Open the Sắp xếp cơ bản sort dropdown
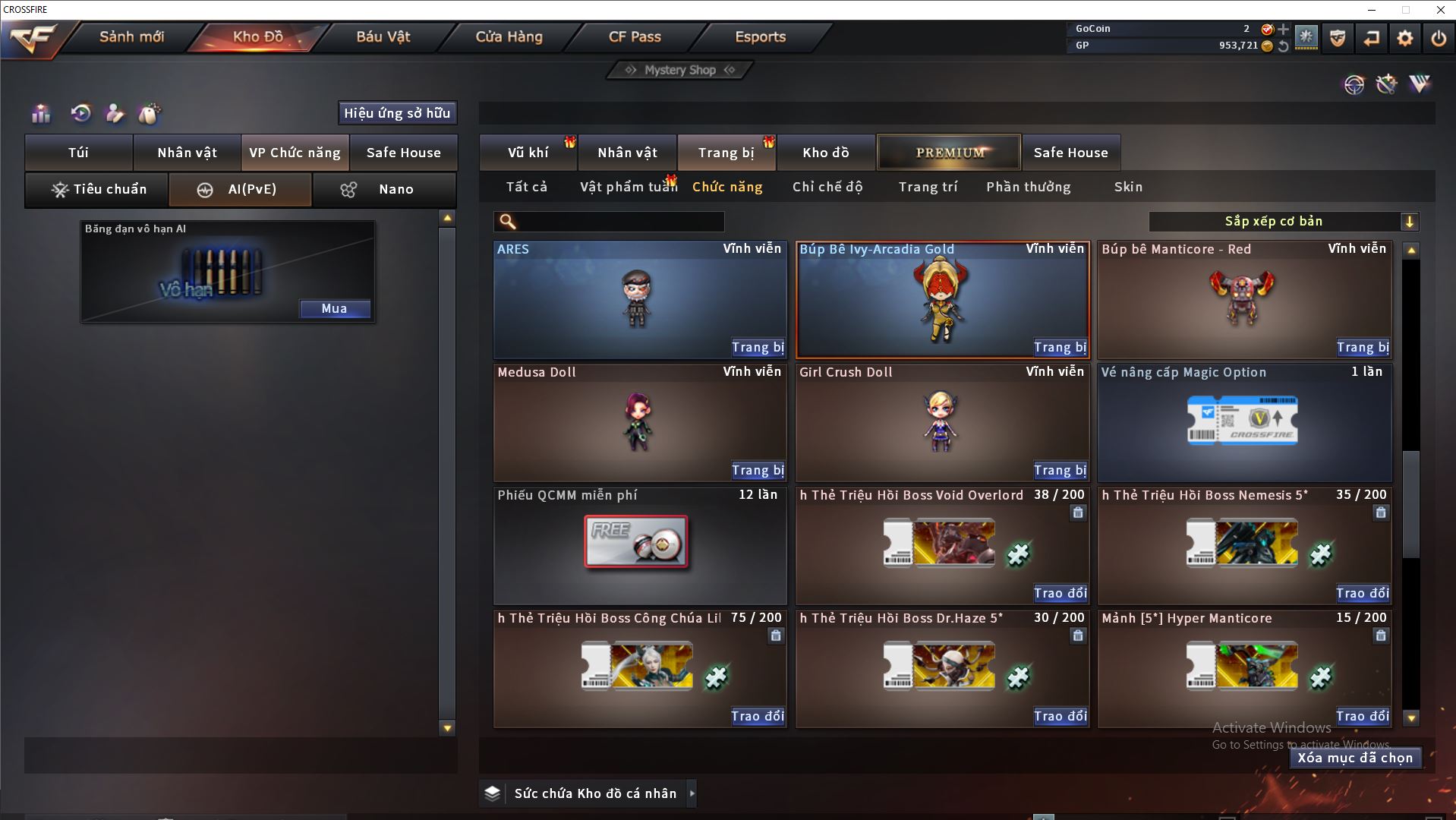This screenshot has width=1456, height=820. (x=1282, y=222)
